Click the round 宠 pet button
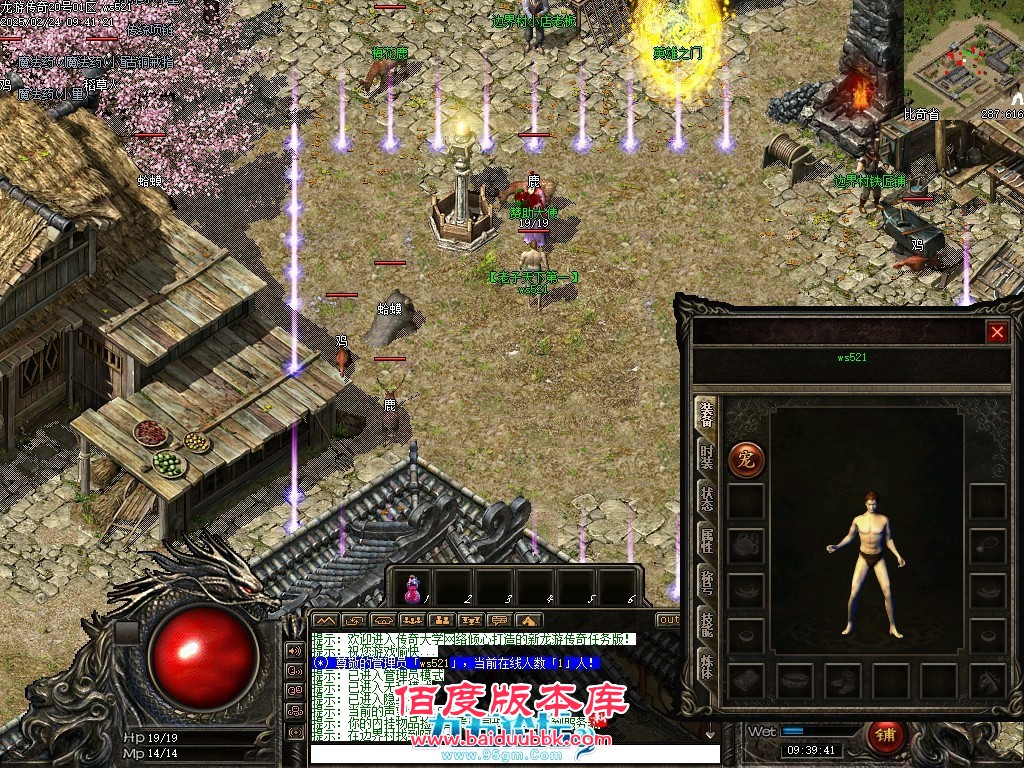1024x768 pixels. click(746, 460)
